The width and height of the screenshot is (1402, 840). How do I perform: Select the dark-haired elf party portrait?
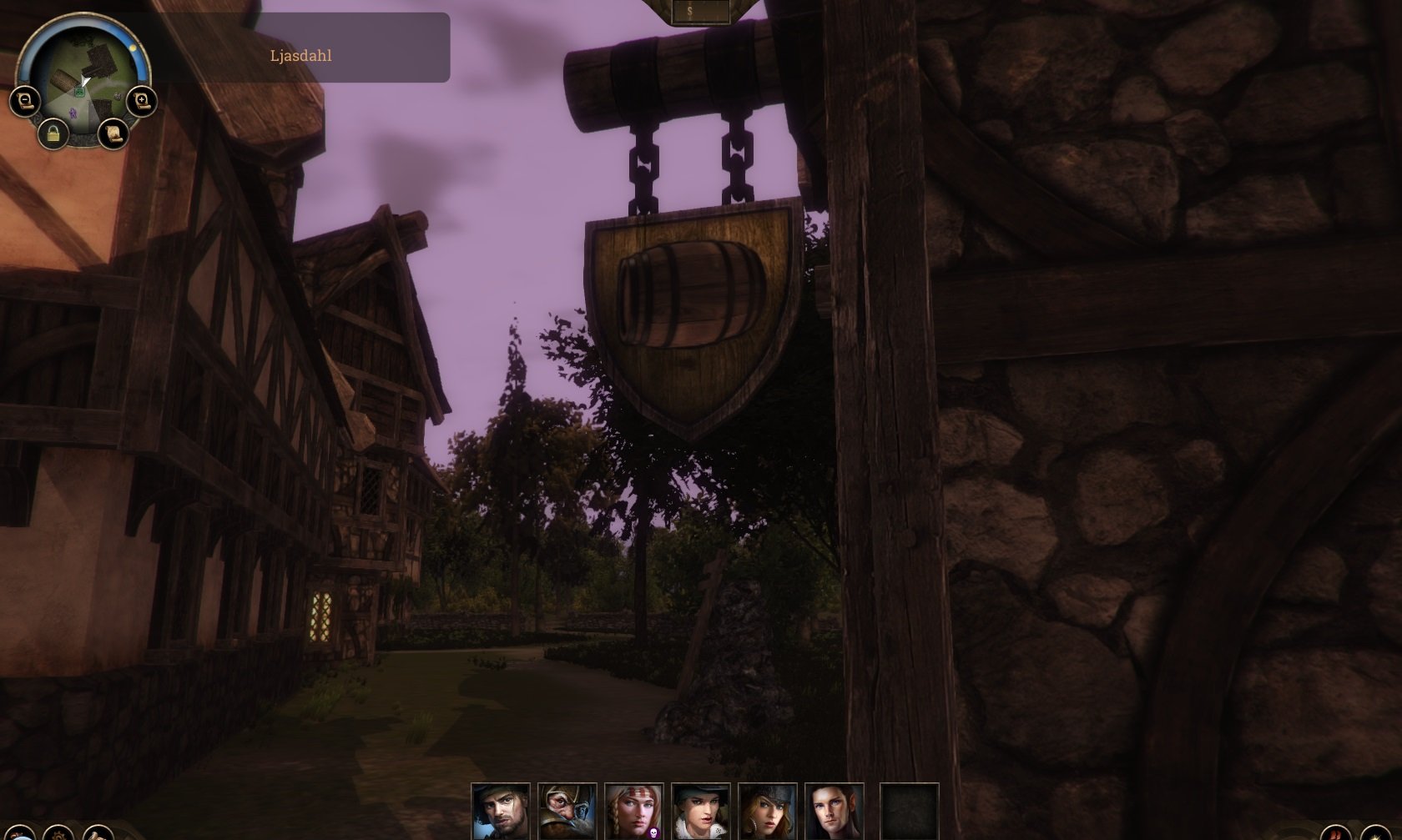click(x=834, y=811)
